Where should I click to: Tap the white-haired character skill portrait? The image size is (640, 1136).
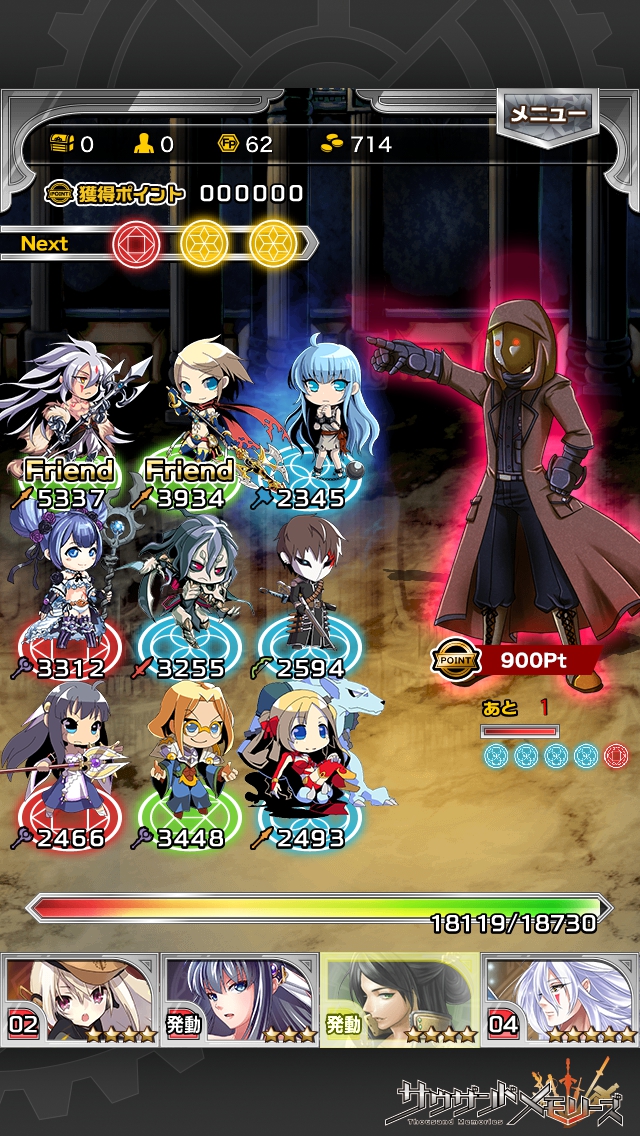click(560, 998)
